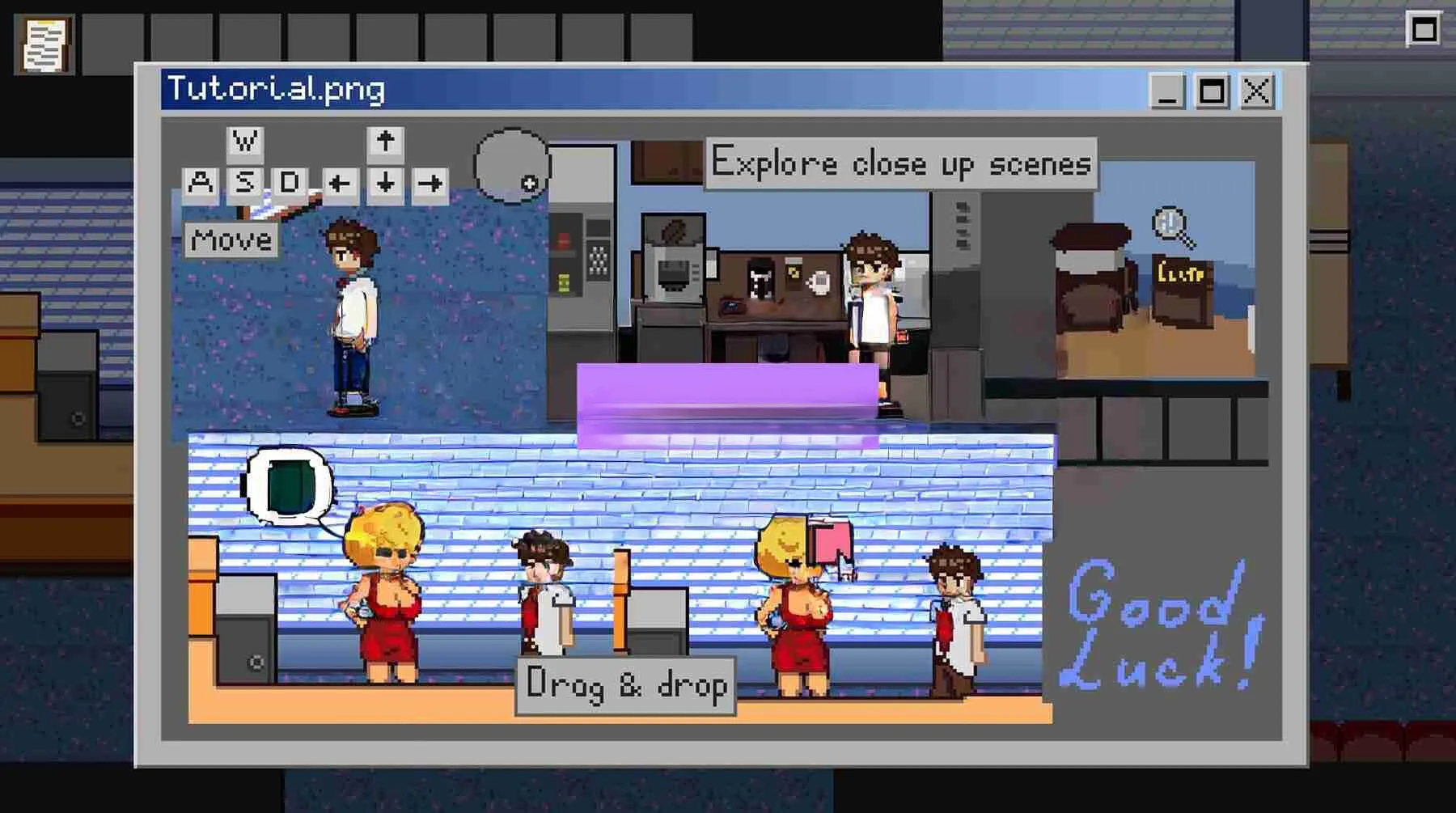Maximize the Tutorial.png window

point(1212,91)
